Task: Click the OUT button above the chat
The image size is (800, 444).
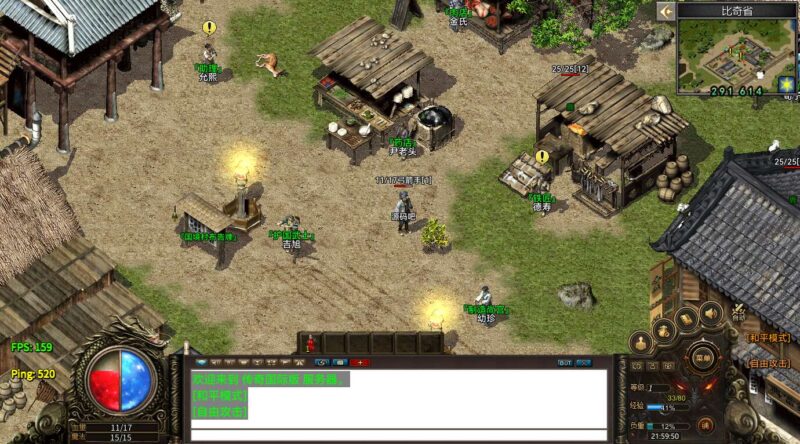Action: [565, 362]
